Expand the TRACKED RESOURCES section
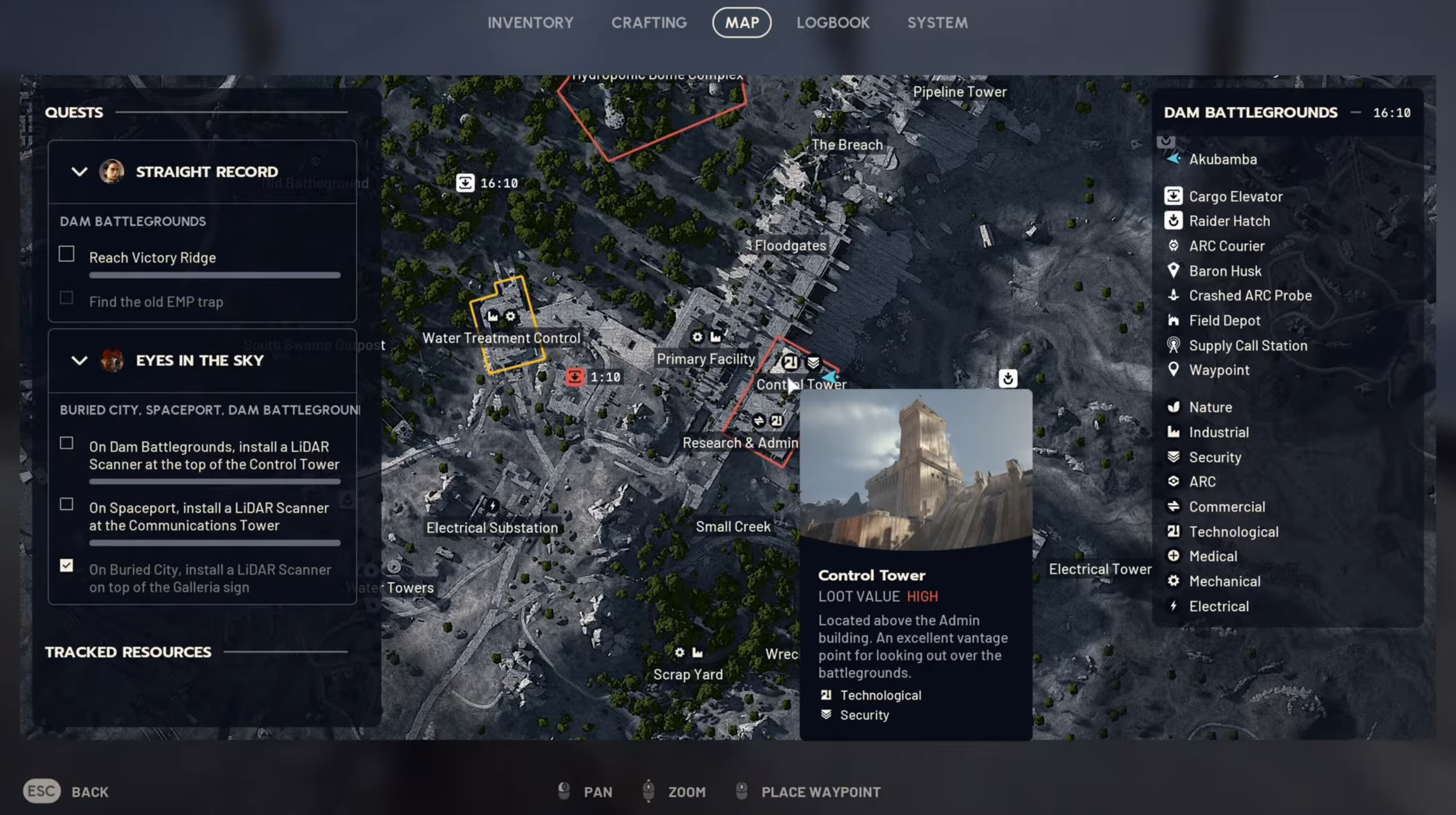Screen dimensions: 1456x815 129,651
